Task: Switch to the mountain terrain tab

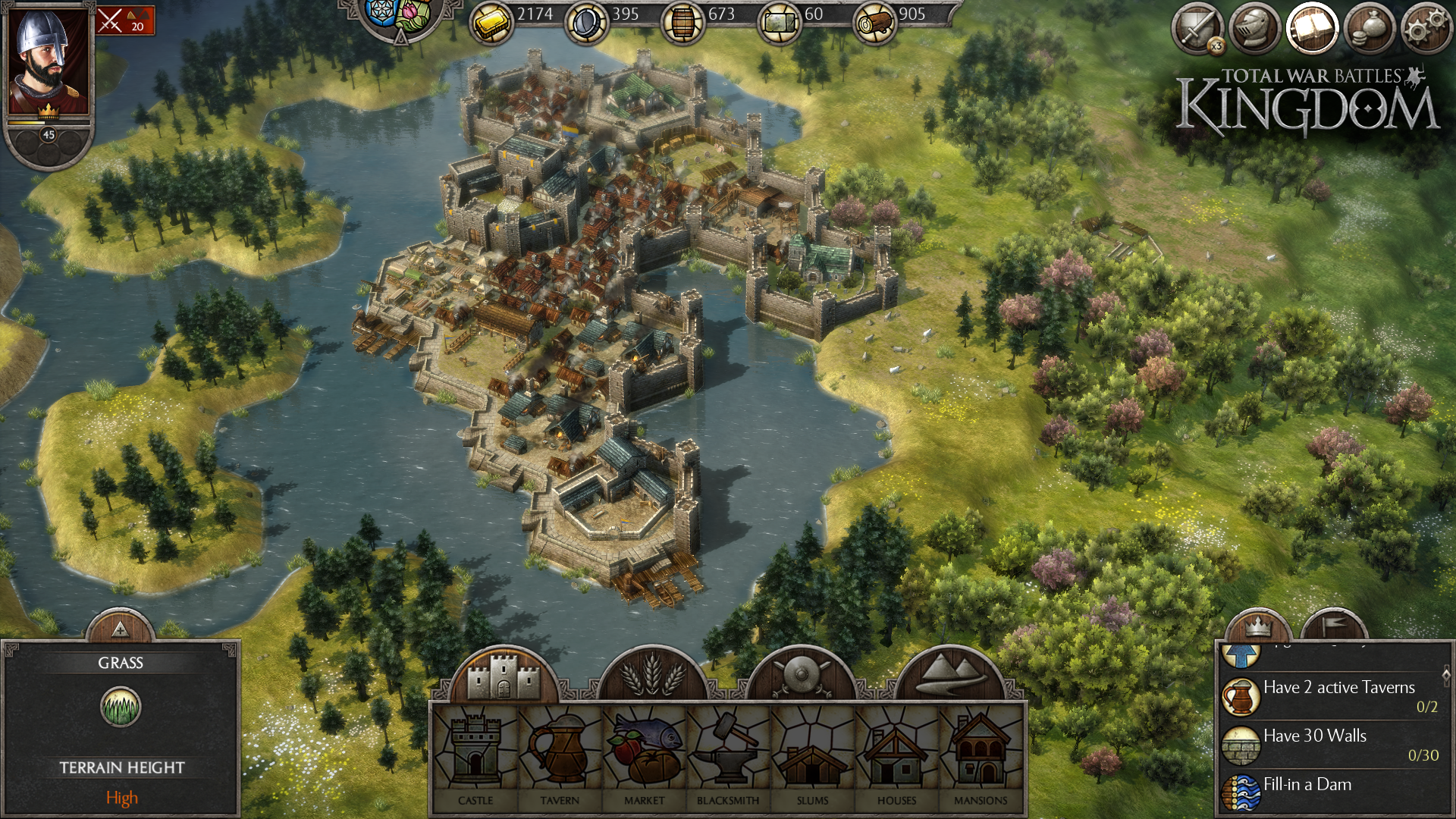Action: (949, 675)
